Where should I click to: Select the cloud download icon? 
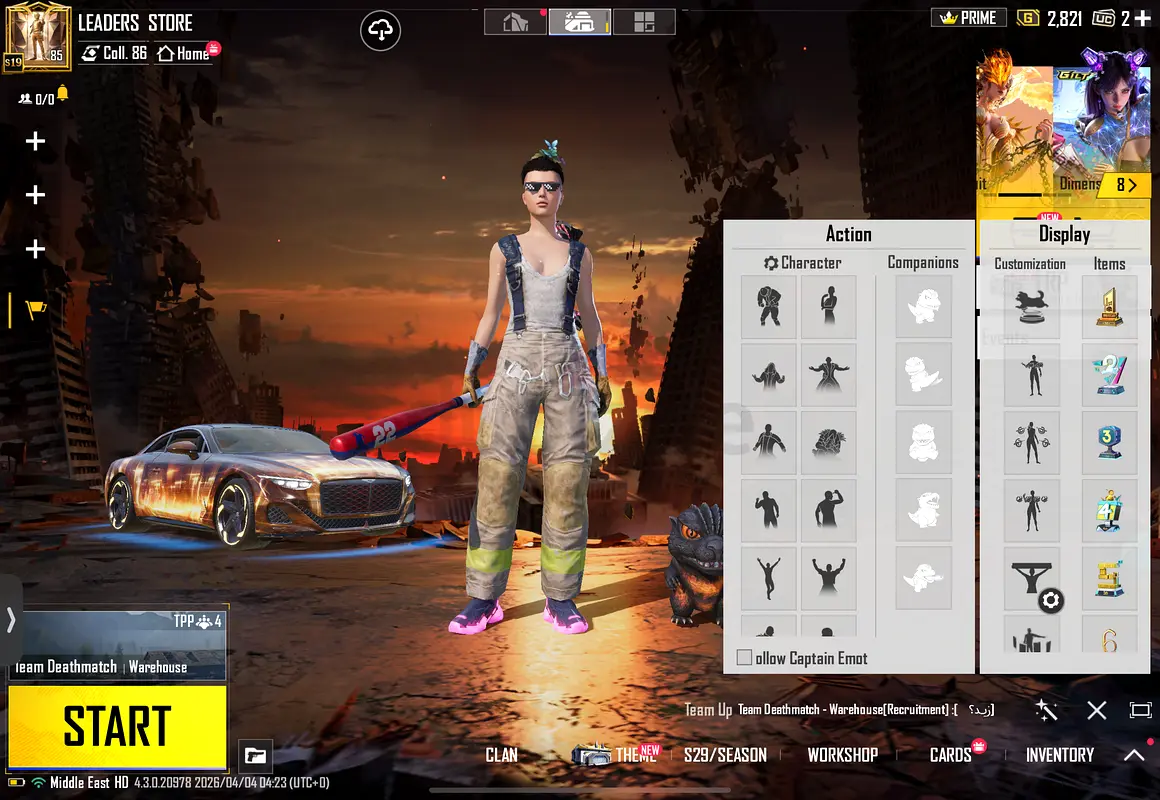pyautogui.click(x=380, y=31)
